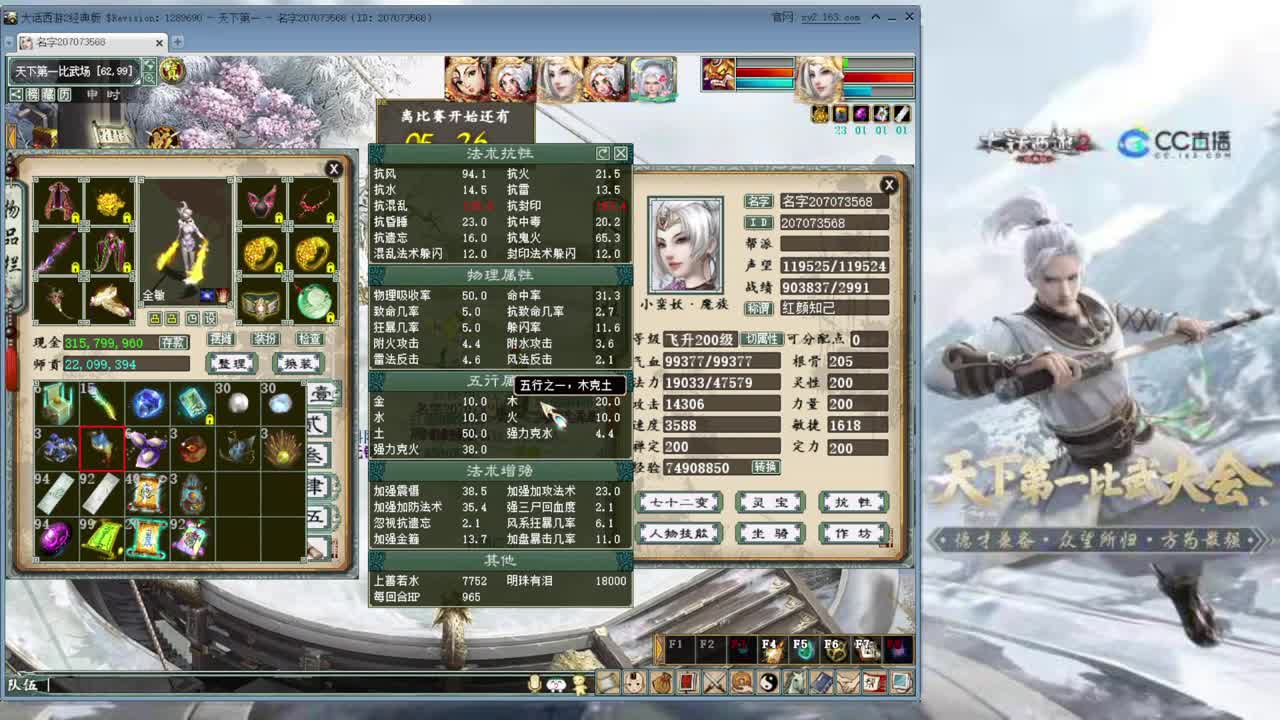Open the yin-yang cultivation icon on bottom toolbar
Screen dimensions: 1280x720
pos(768,682)
